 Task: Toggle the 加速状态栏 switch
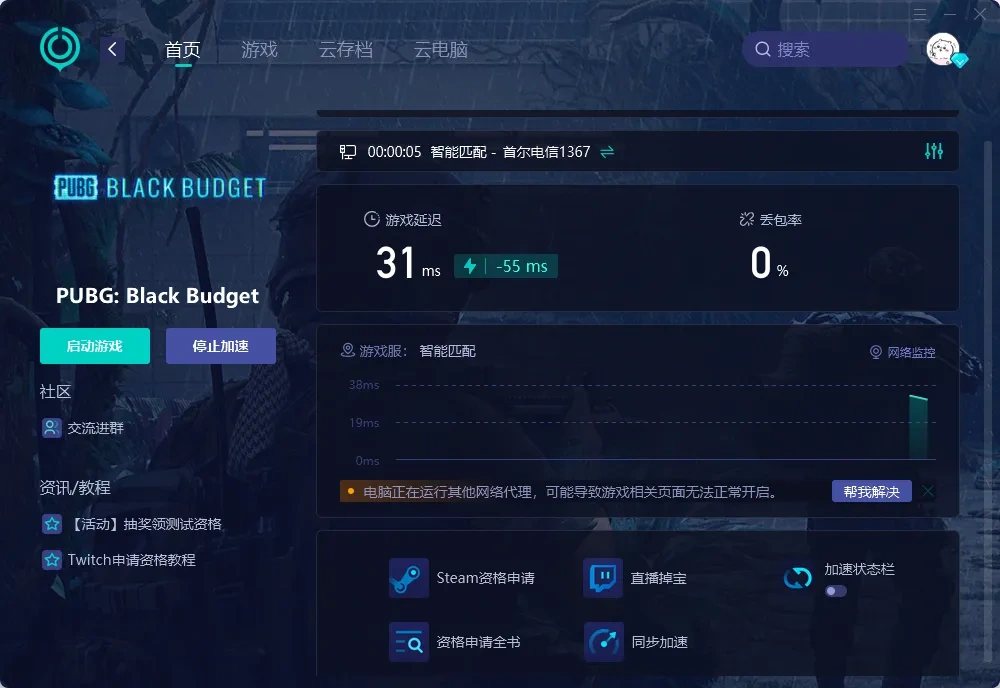835,591
